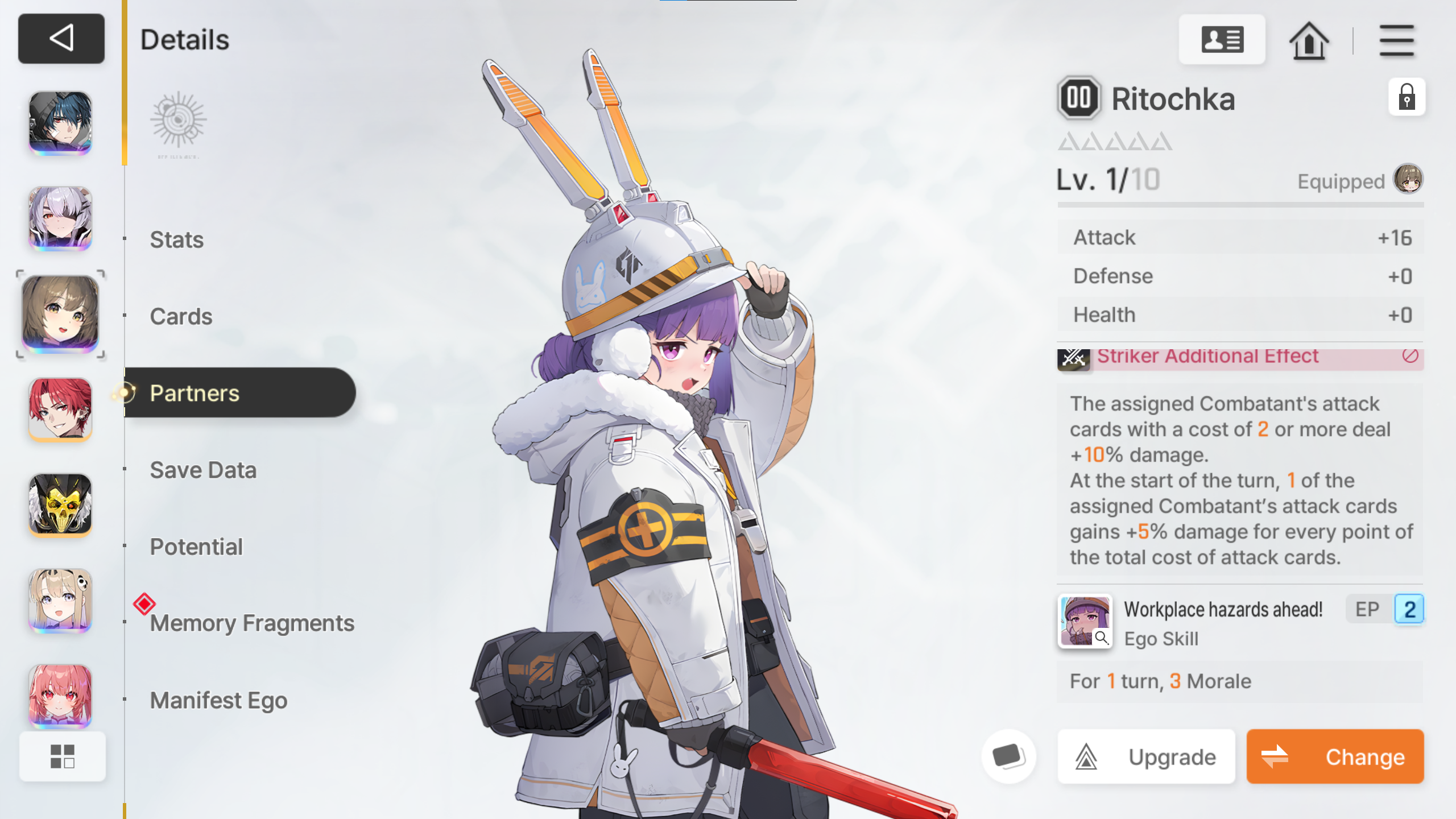
Task: Toggle the card view round button
Action: point(1008,757)
